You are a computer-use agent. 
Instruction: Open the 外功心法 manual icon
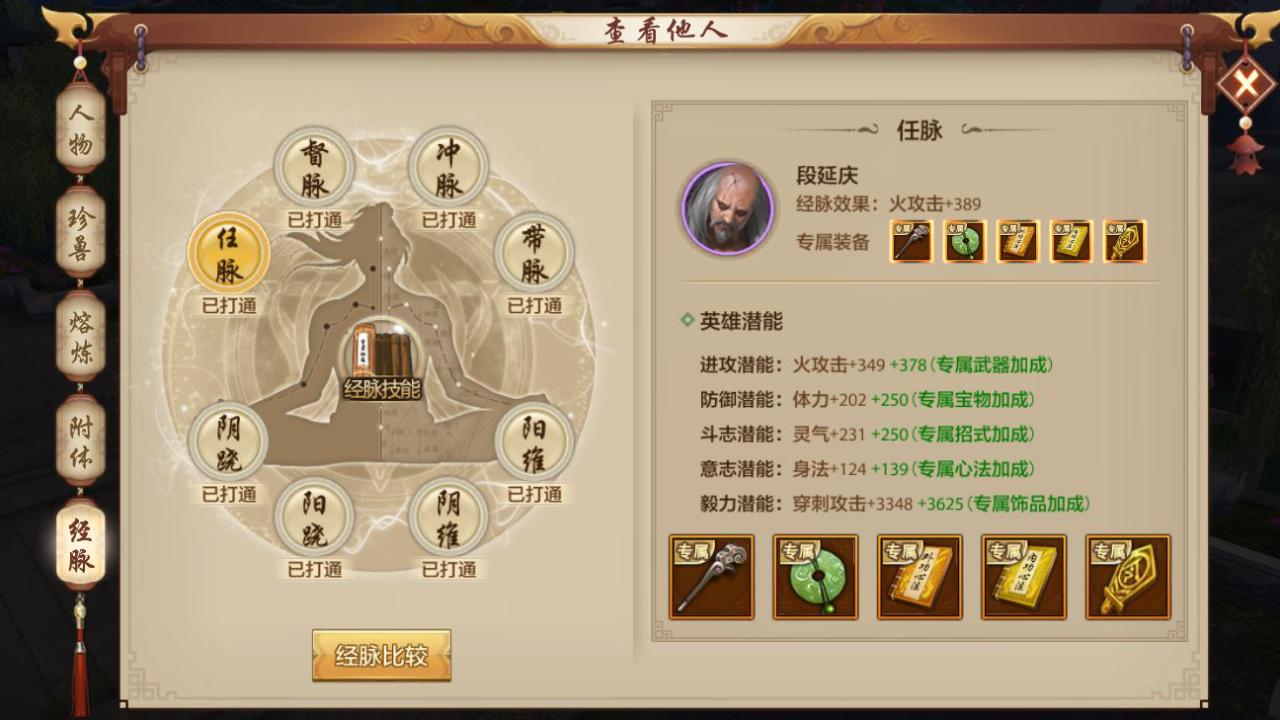click(x=1017, y=241)
